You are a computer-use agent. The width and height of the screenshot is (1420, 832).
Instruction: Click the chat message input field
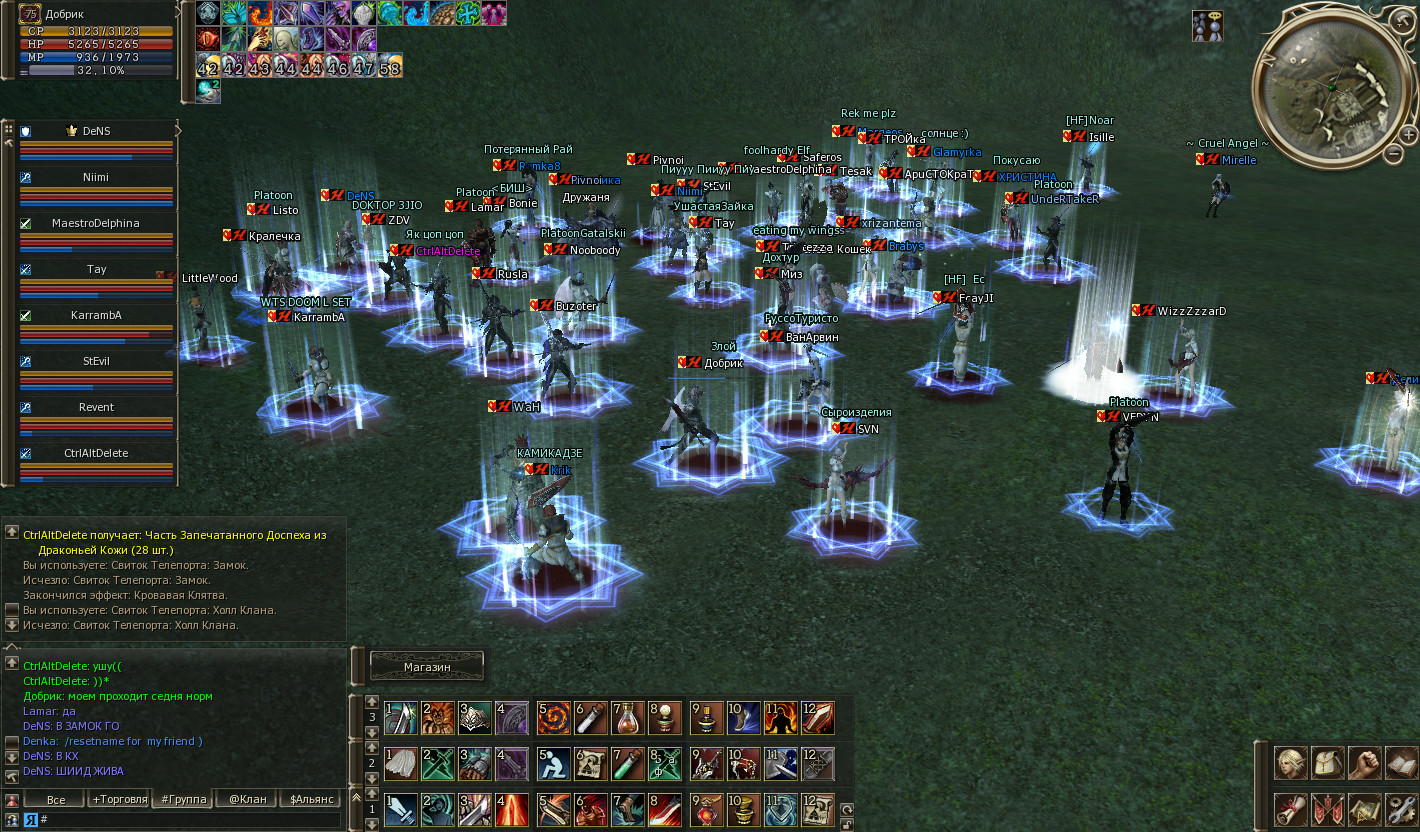point(190,819)
